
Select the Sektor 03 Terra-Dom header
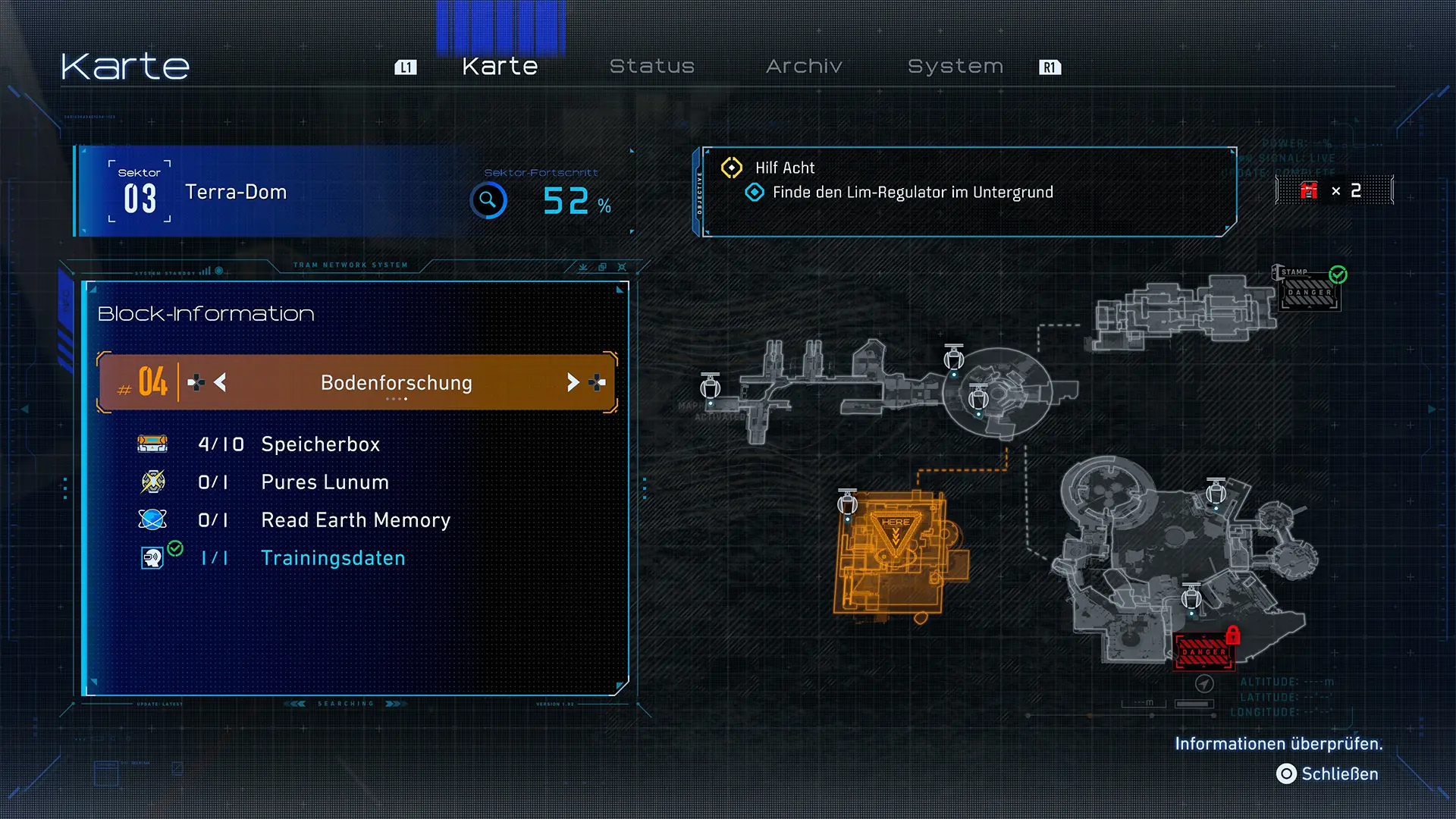(x=235, y=192)
